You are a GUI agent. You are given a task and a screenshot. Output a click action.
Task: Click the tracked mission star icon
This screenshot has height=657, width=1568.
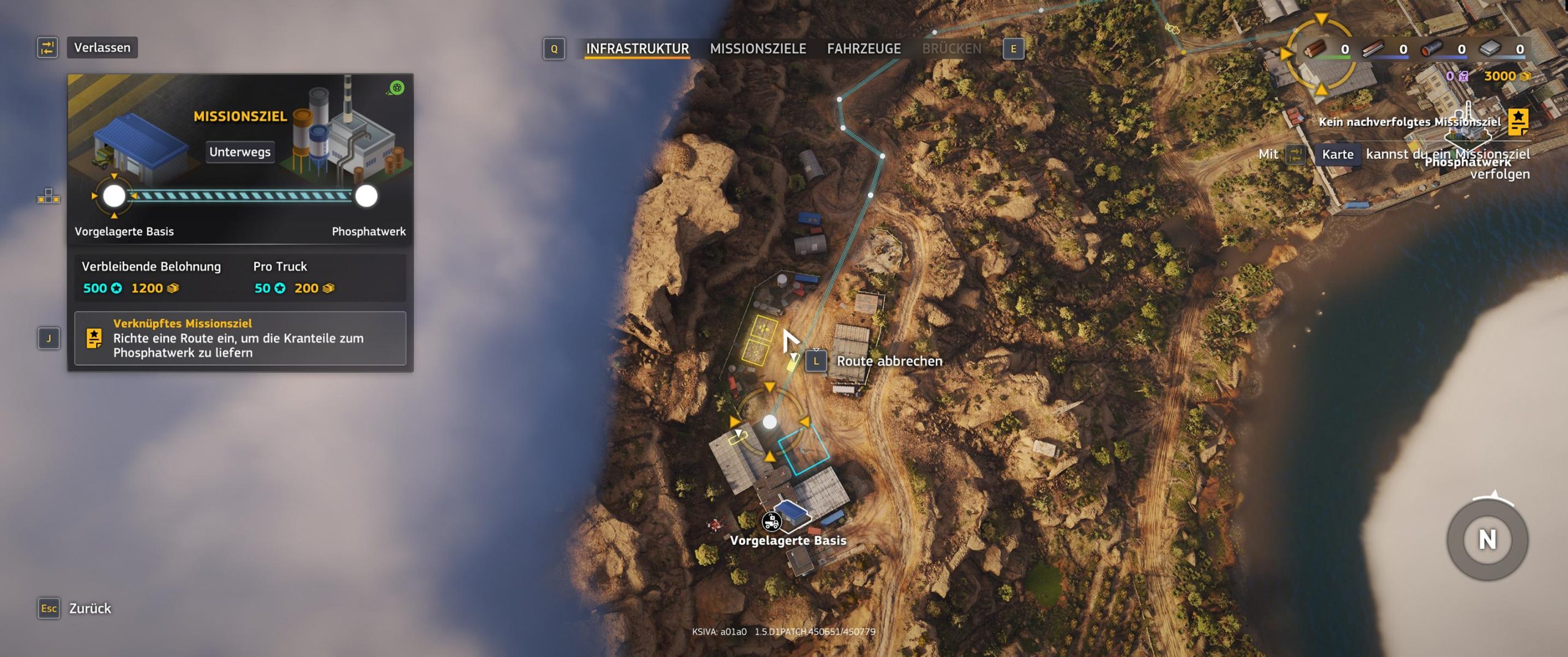pos(1518,121)
